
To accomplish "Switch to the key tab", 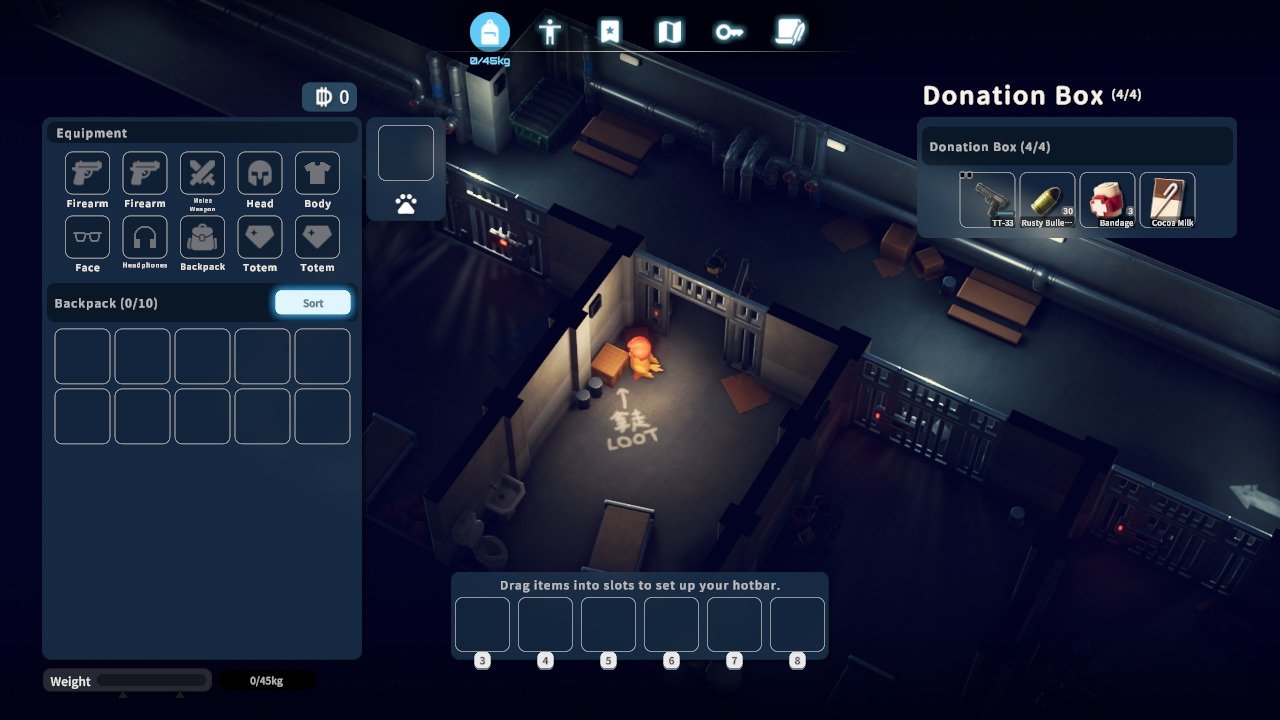I will [729, 32].
